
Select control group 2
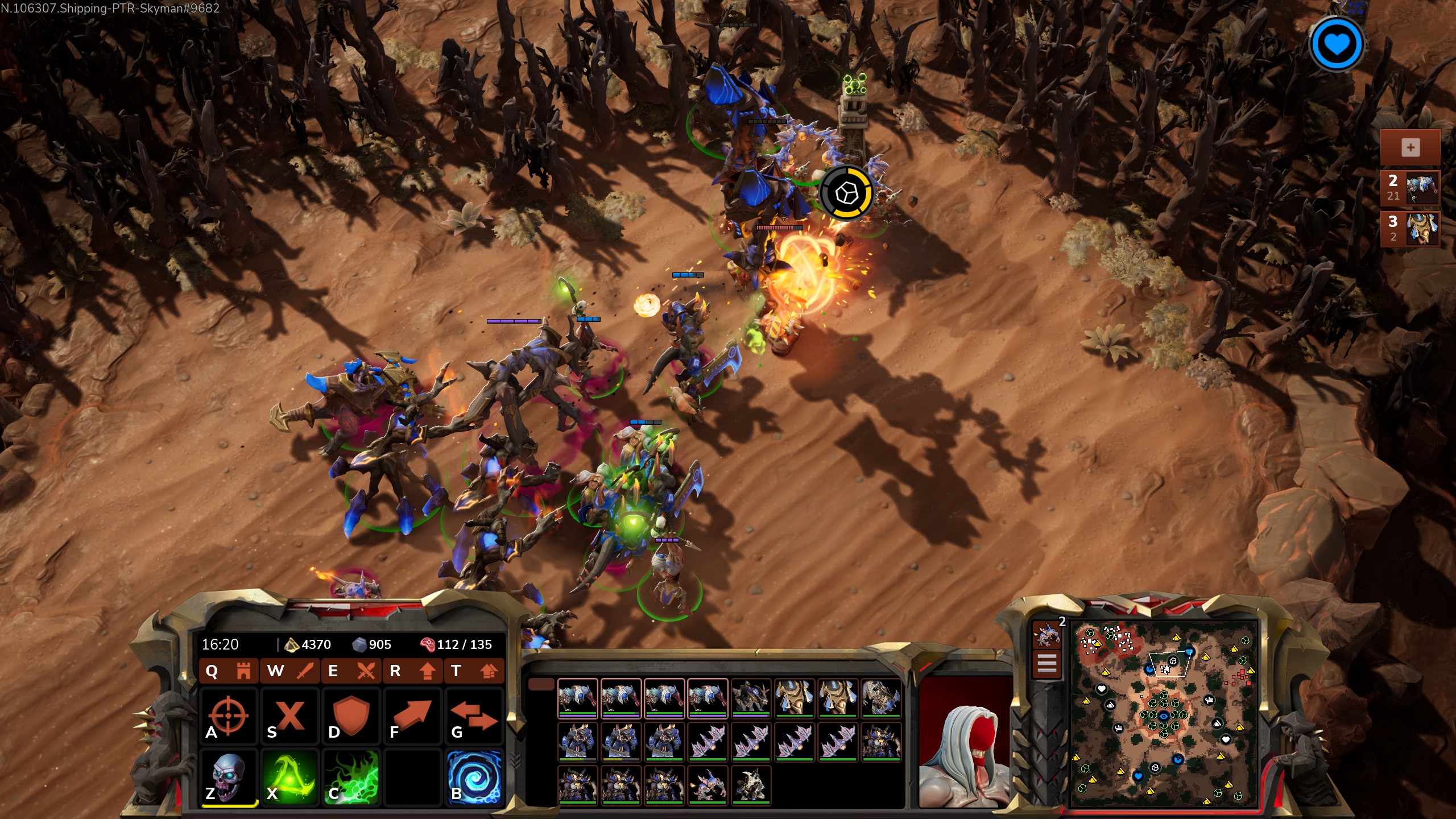1410,188
